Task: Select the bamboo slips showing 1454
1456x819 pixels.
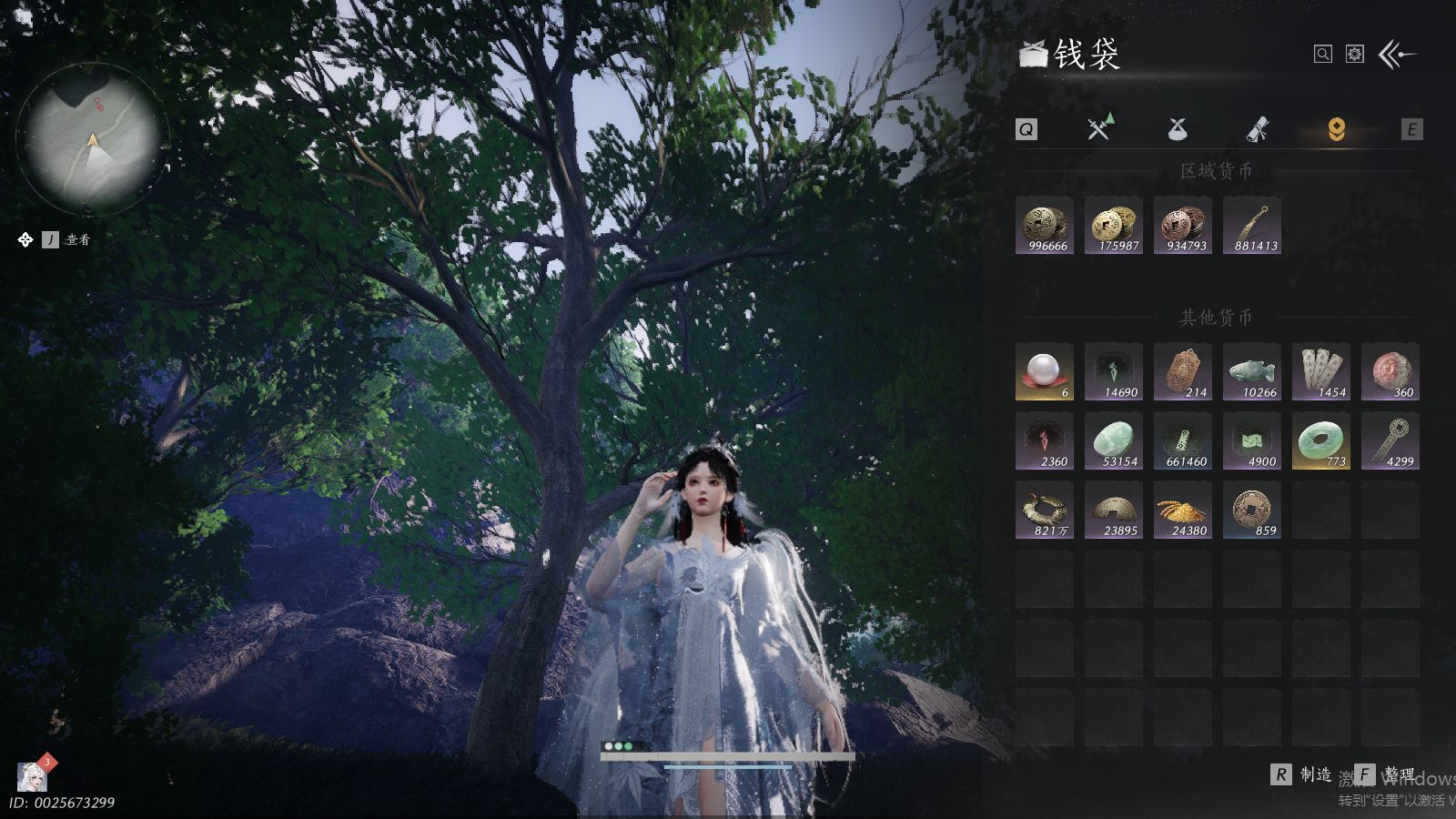Action: pos(1321,372)
